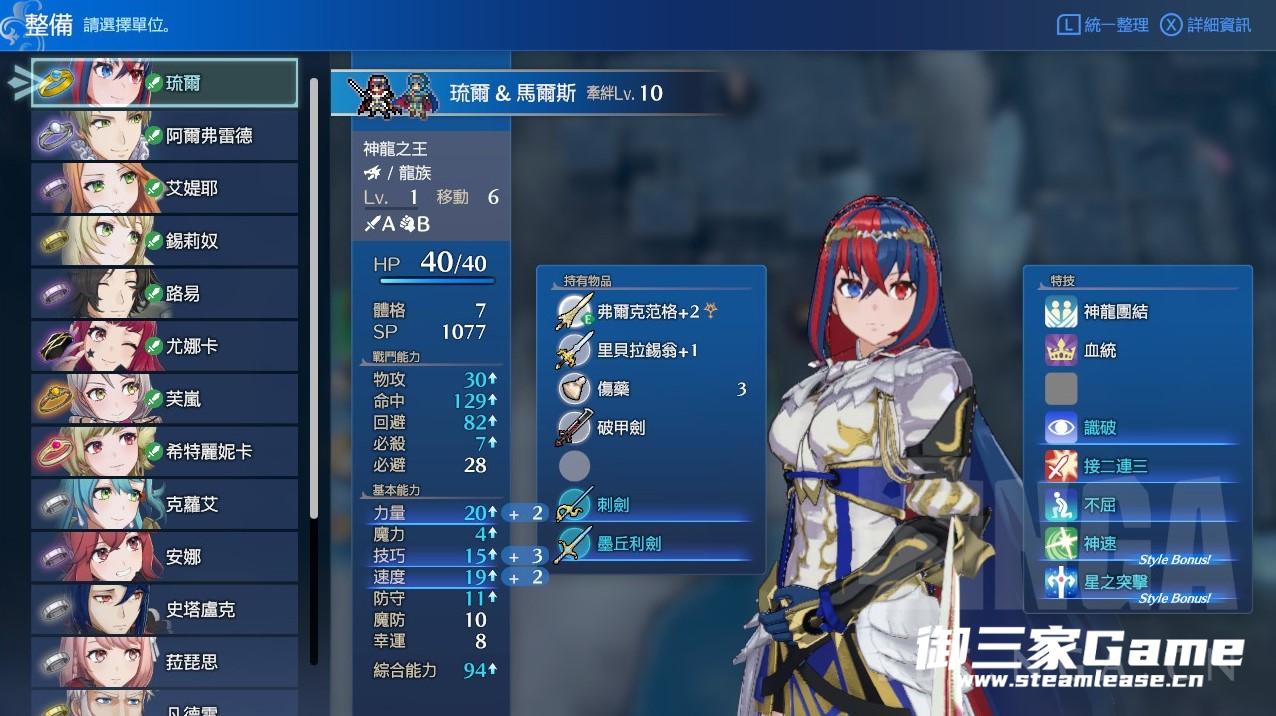Select unit 克蘿艾
The height and width of the screenshot is (716, 1276).
pos(165,504)
